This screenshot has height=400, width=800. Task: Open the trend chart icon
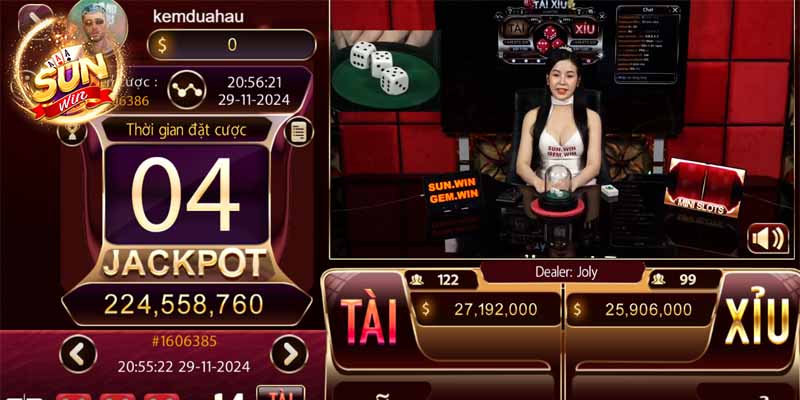tap(182, 88)
